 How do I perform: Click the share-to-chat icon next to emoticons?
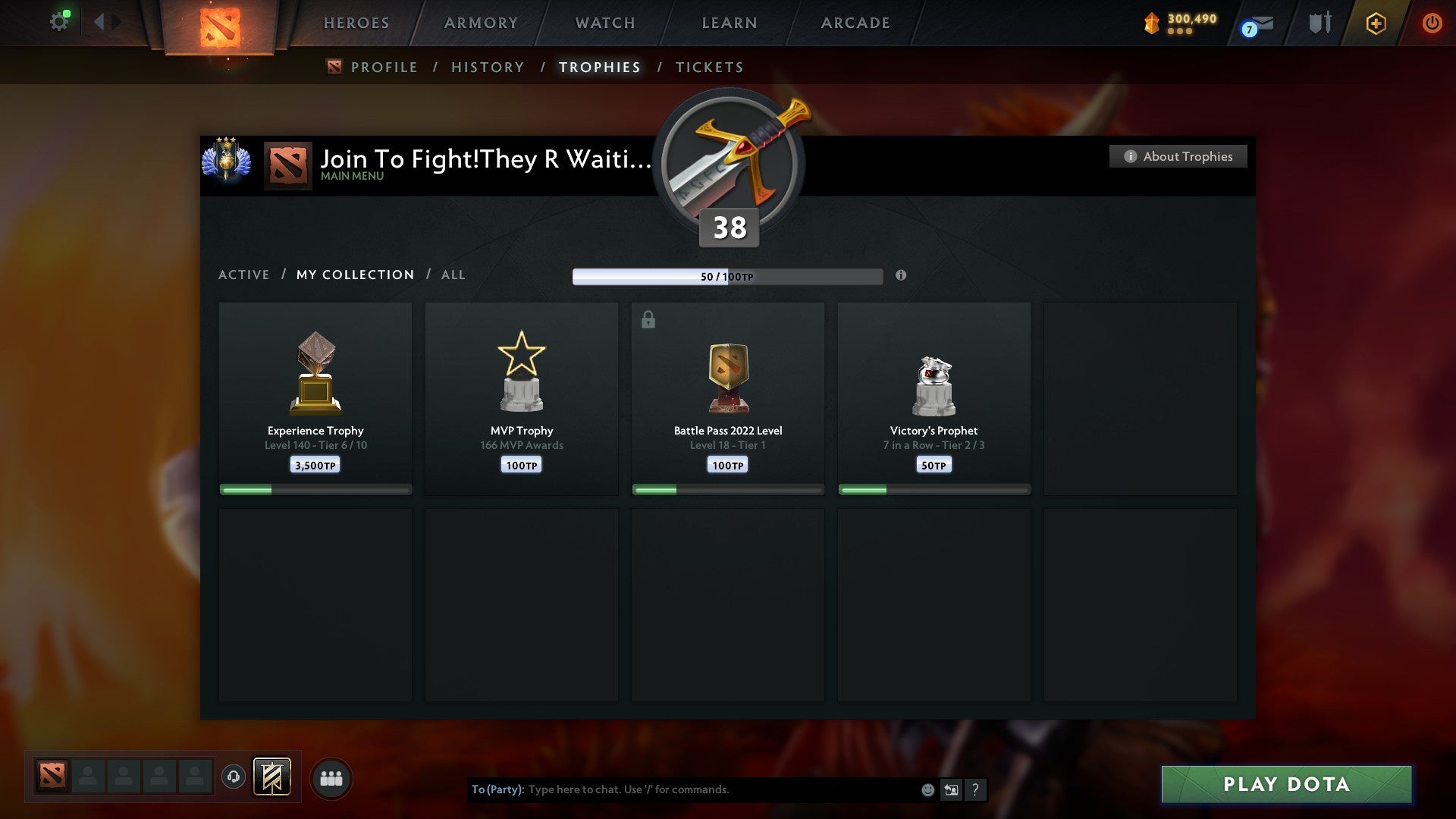(x=950, y=789)
